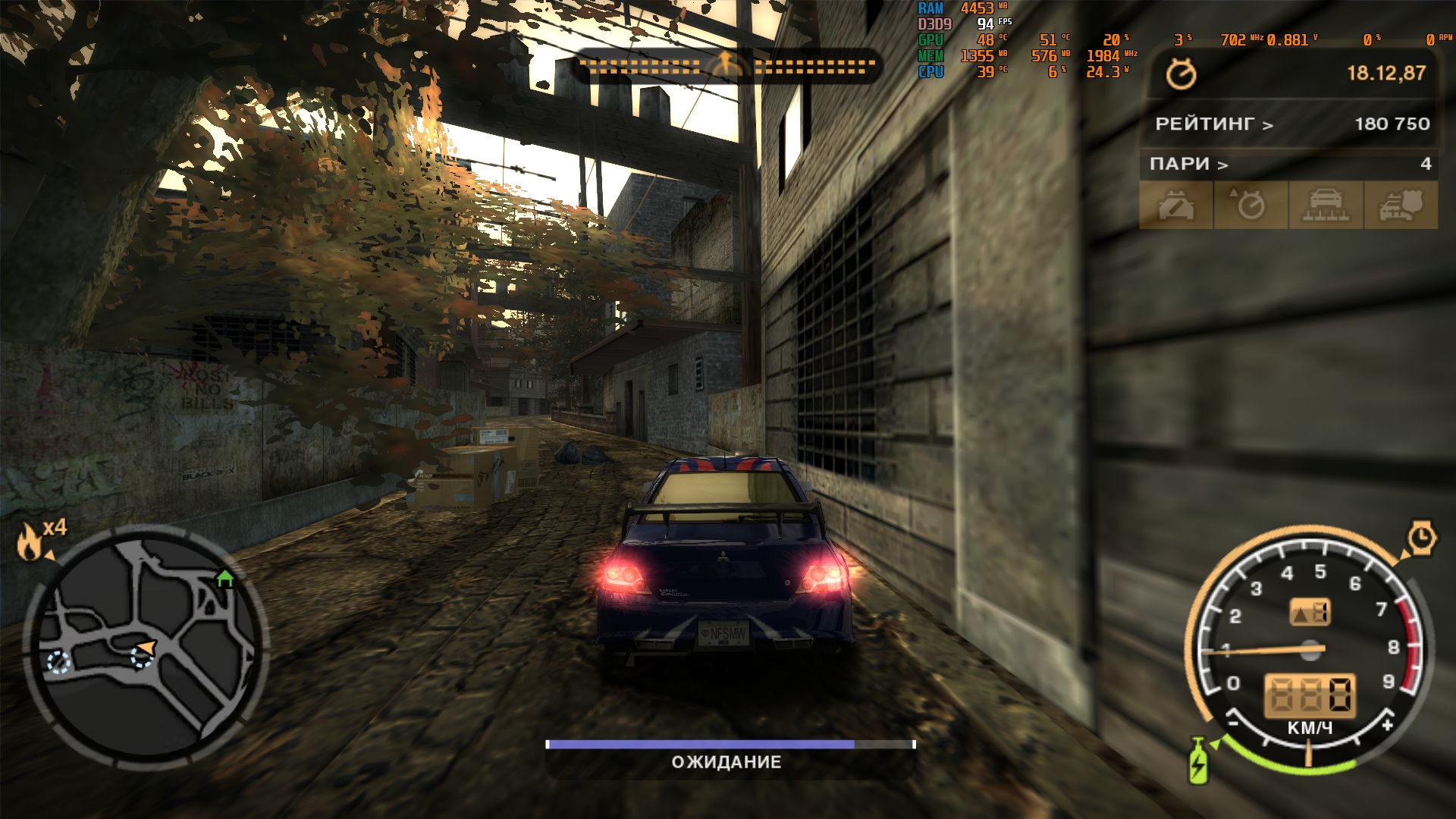The height and width of the screenshot is (819, 1456).
Task: Select the car on roadblock milestone icon
Action: click(1326, 205)
